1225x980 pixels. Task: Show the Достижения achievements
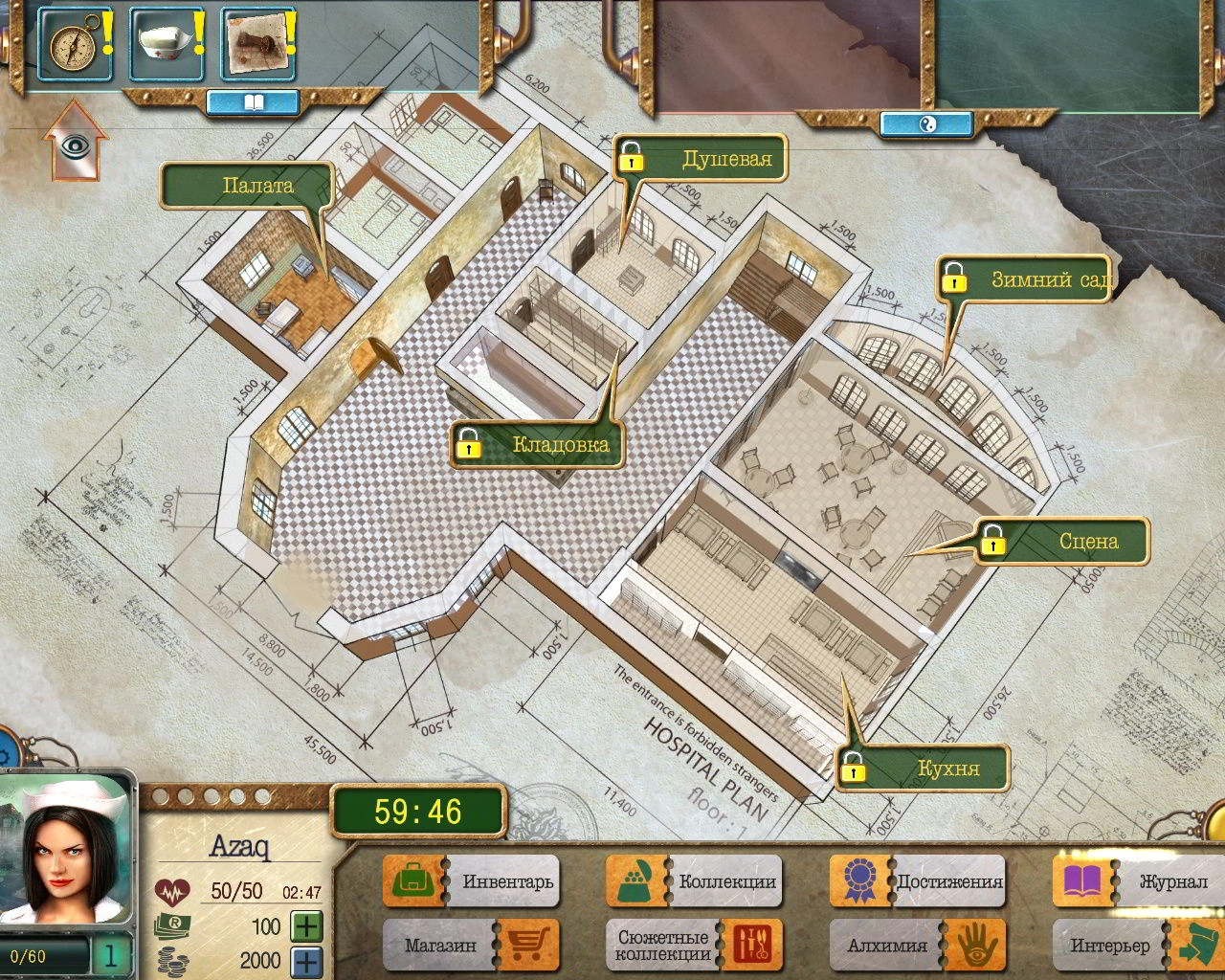(918, 880)
